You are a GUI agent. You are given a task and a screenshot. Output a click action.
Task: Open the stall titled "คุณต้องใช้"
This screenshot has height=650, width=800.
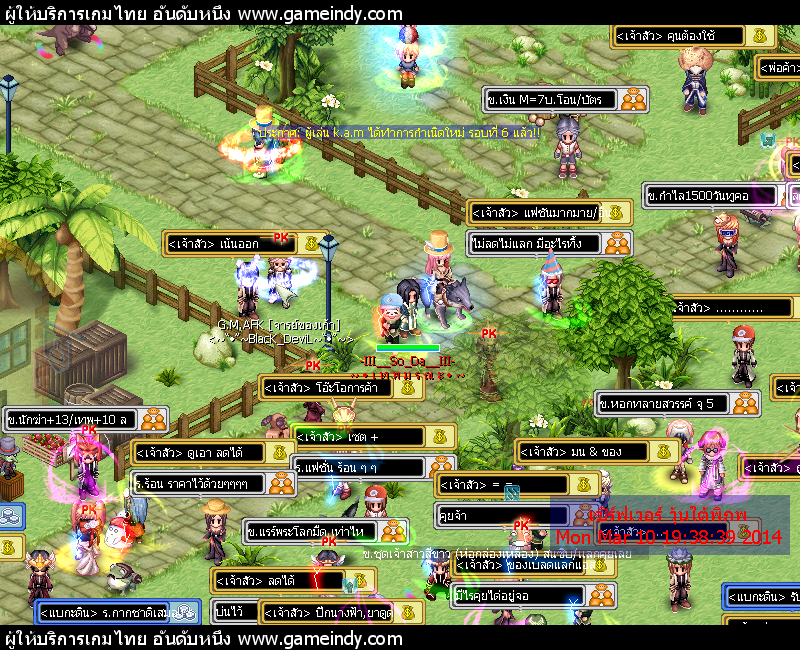[x=682, y=37]
